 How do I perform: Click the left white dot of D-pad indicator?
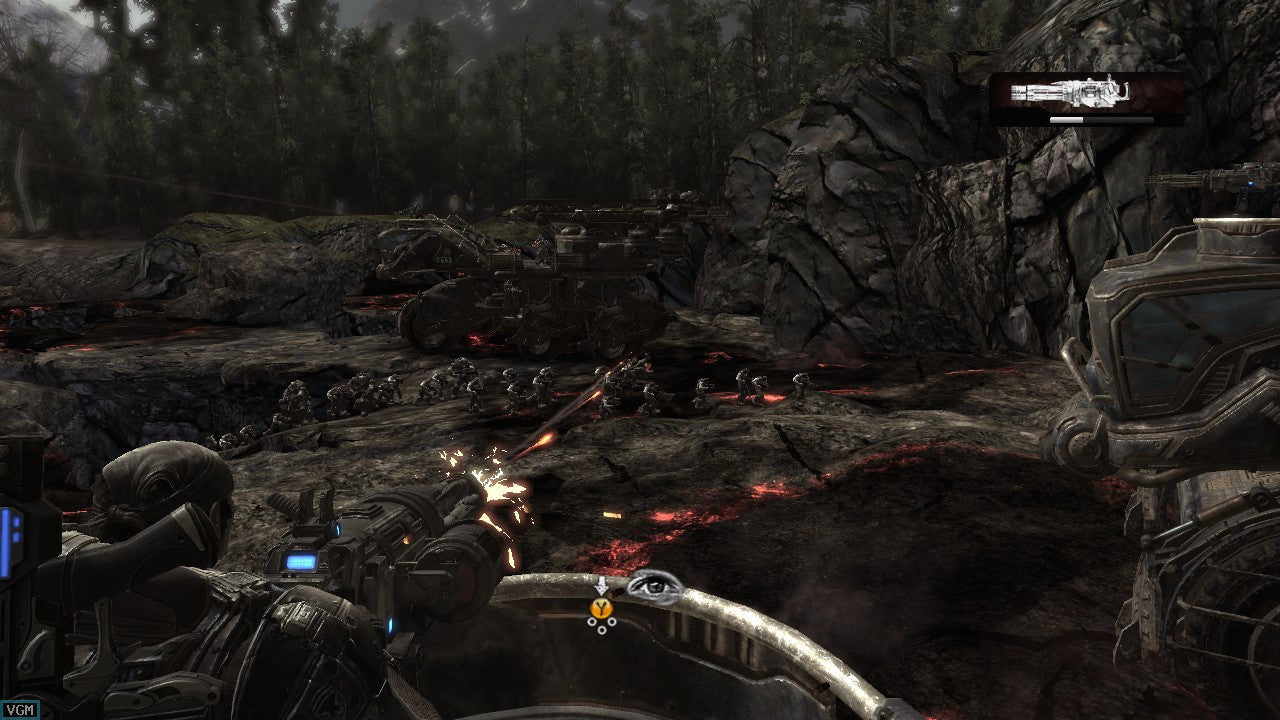tap(592, 622)
